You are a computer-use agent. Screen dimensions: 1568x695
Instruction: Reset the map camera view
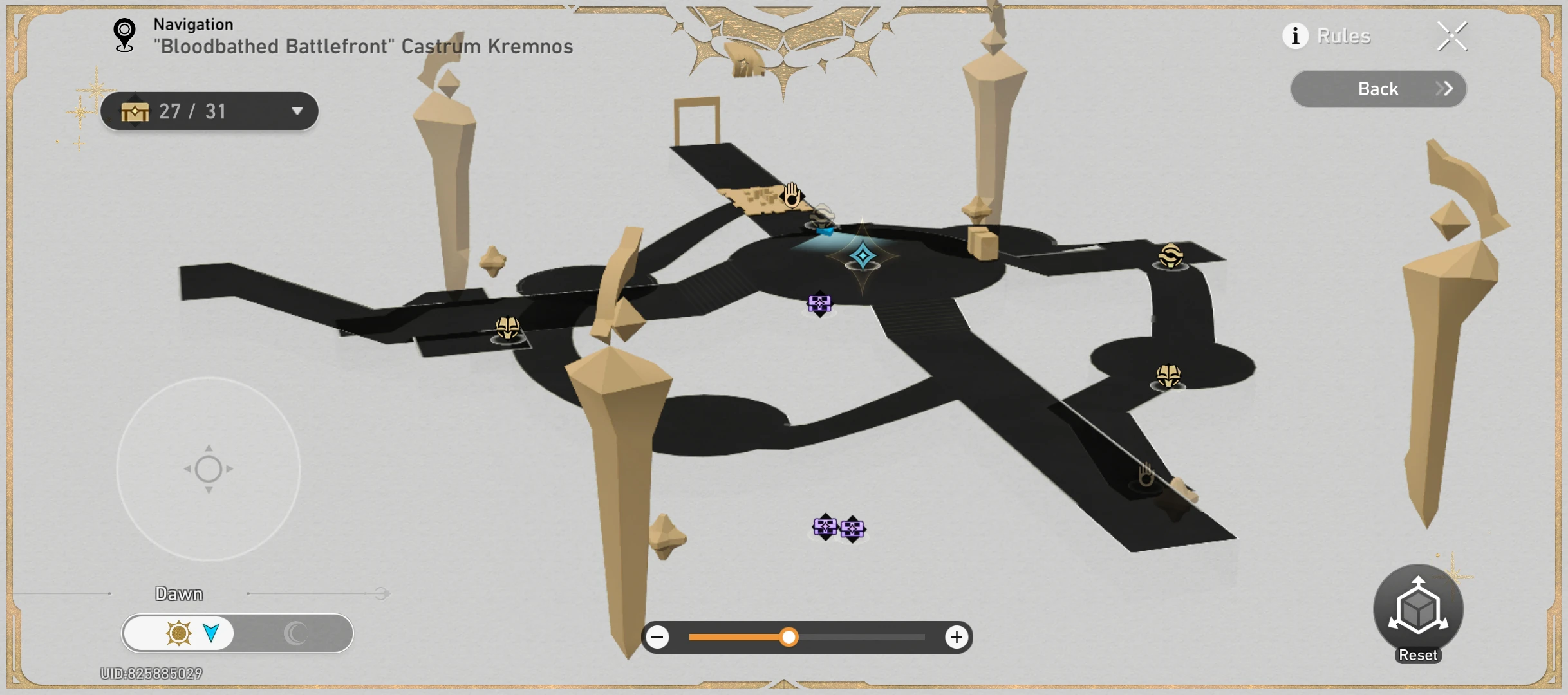pyautogui.click(x=1418, y=608)
